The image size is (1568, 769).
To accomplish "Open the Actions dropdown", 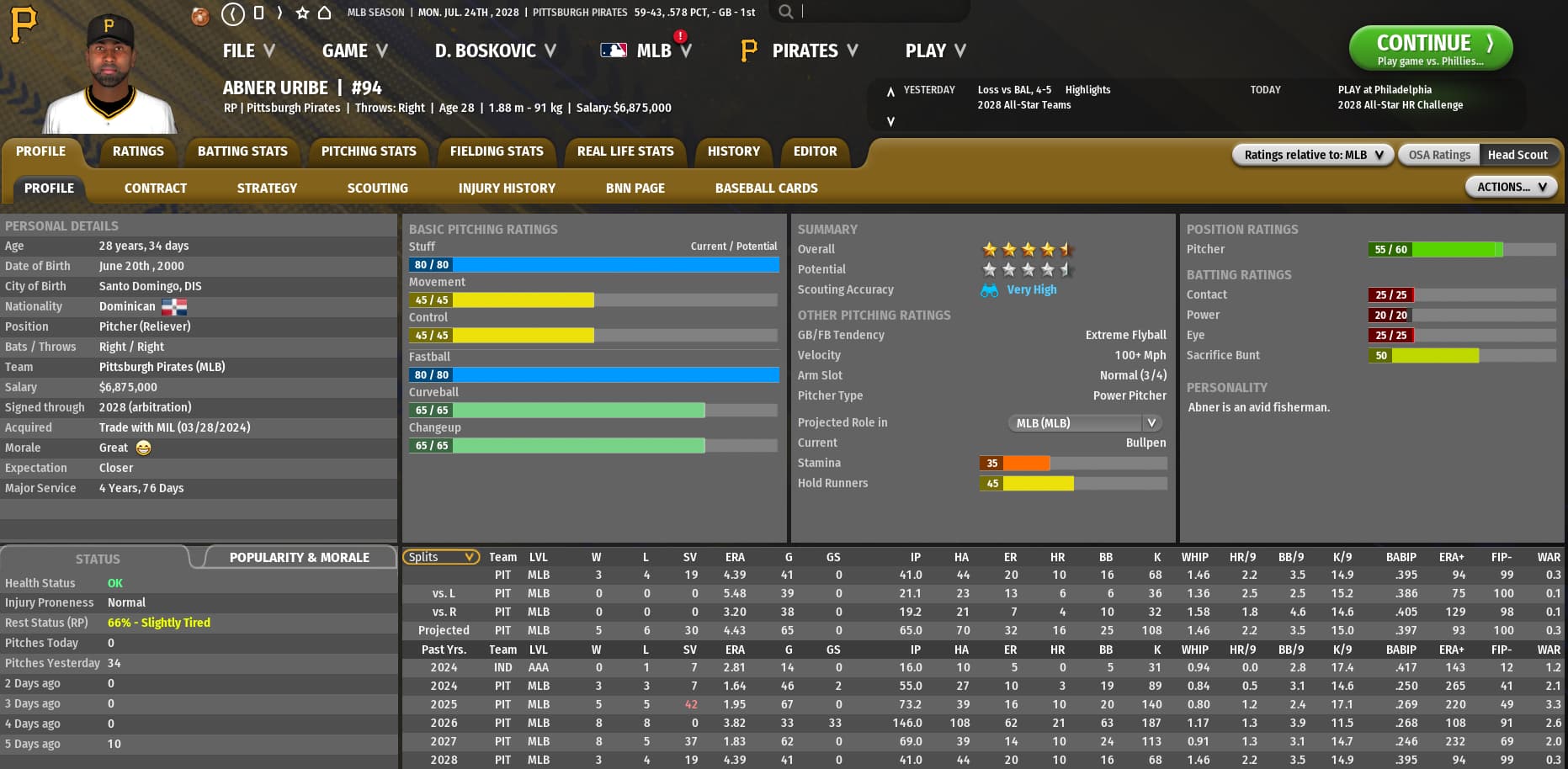I will click(x=1511, y=187).
